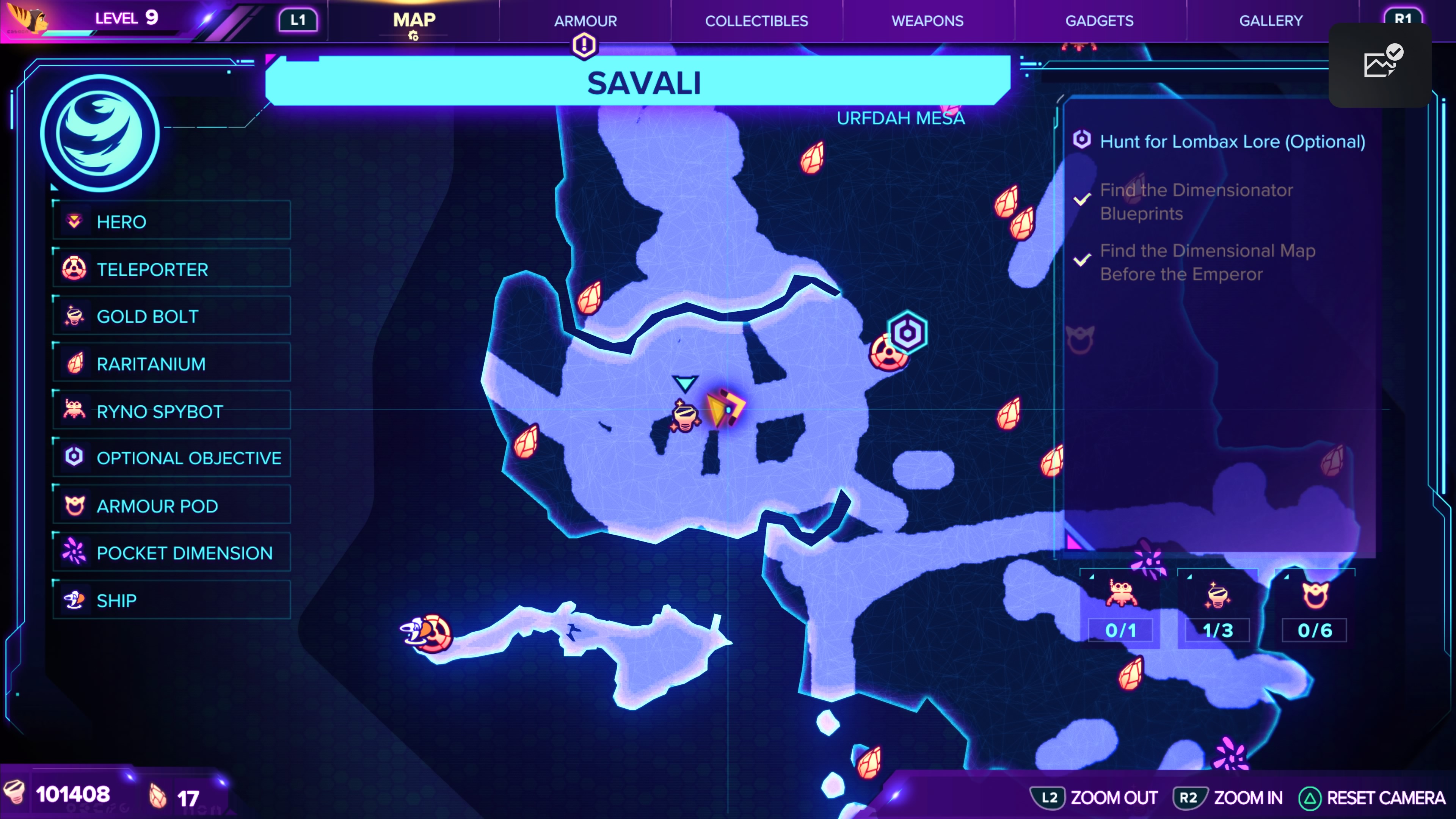Select Pocket Dimension in the legend
1456x819 pixels.
pyautogui.click(x=171, y=553)
